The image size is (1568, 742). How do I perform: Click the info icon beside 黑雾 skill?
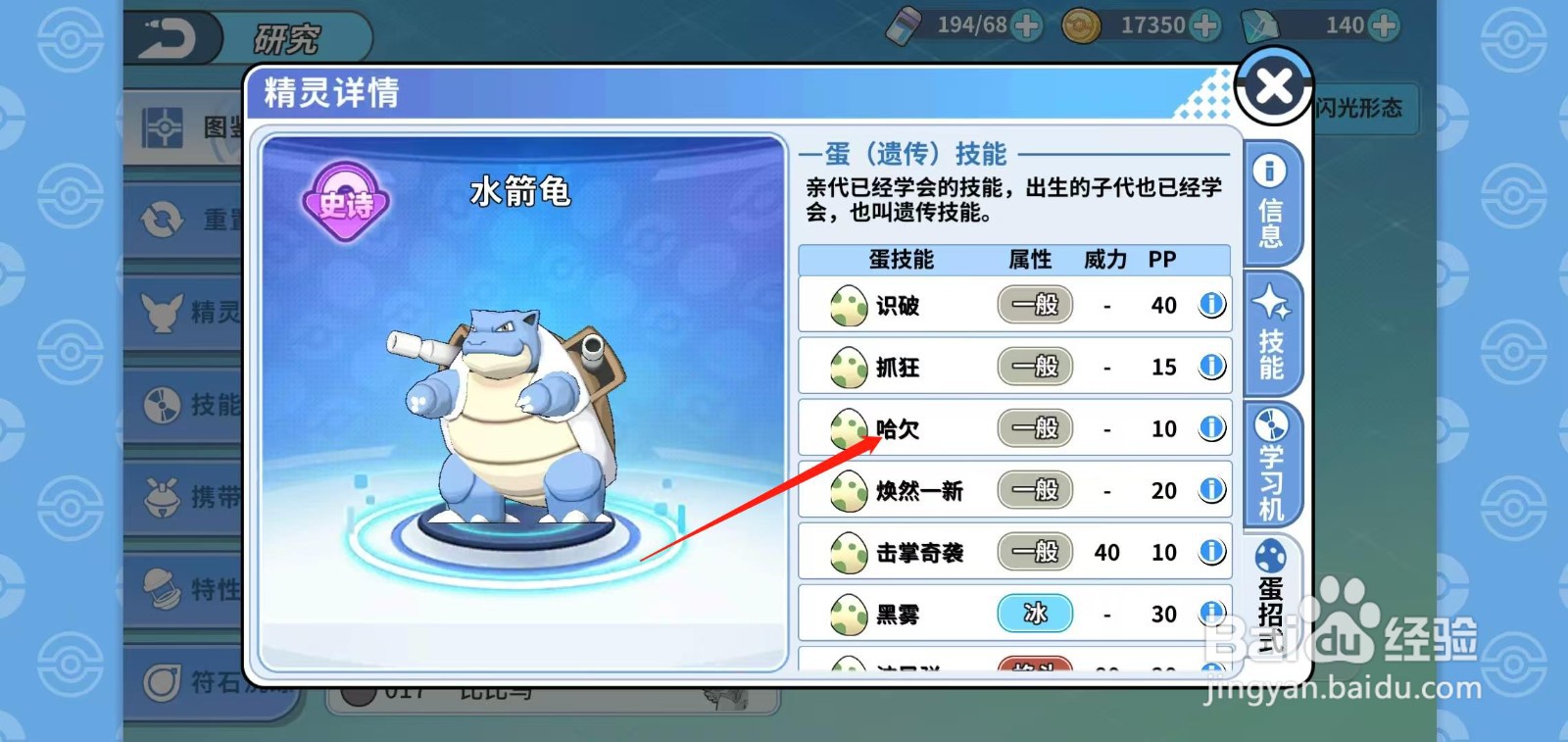tap(1210, 614)
